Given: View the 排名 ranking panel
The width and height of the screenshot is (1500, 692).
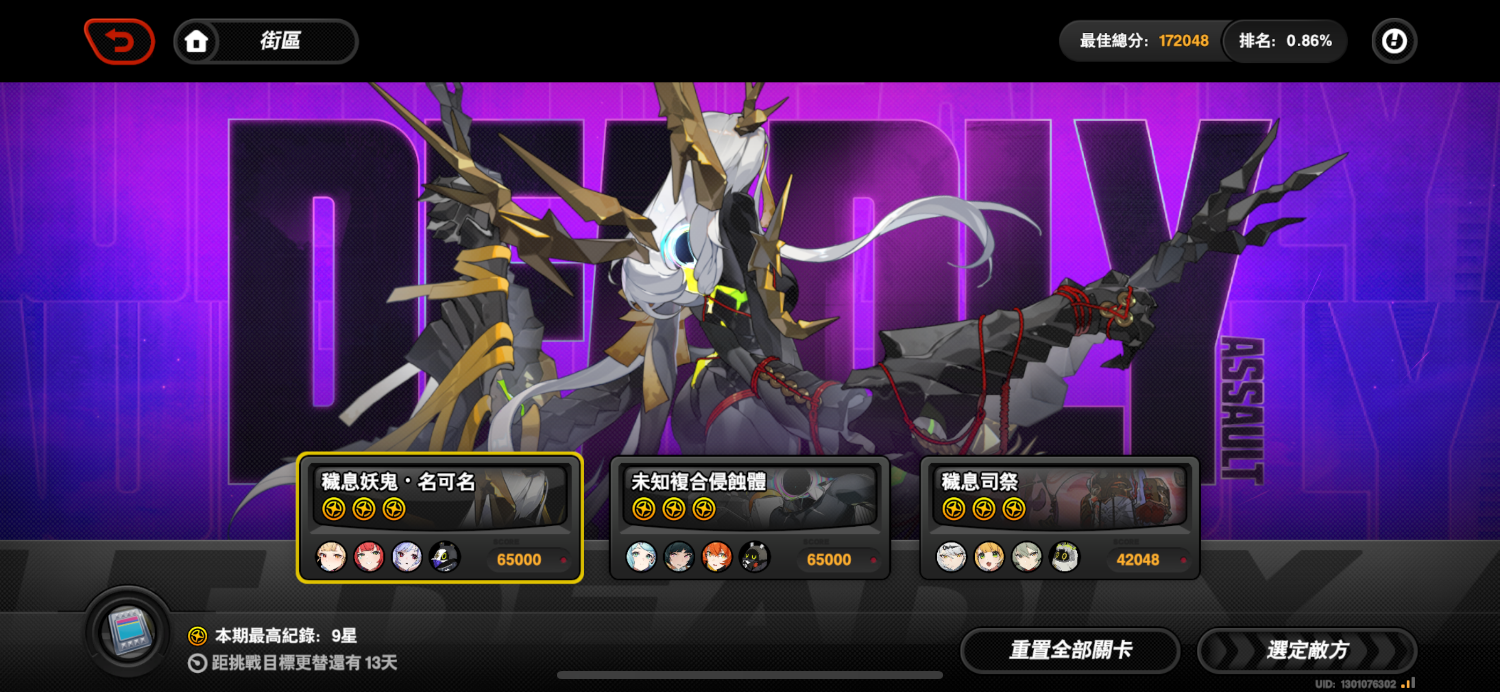Looking at the screenshot, I should [1285, 42].
